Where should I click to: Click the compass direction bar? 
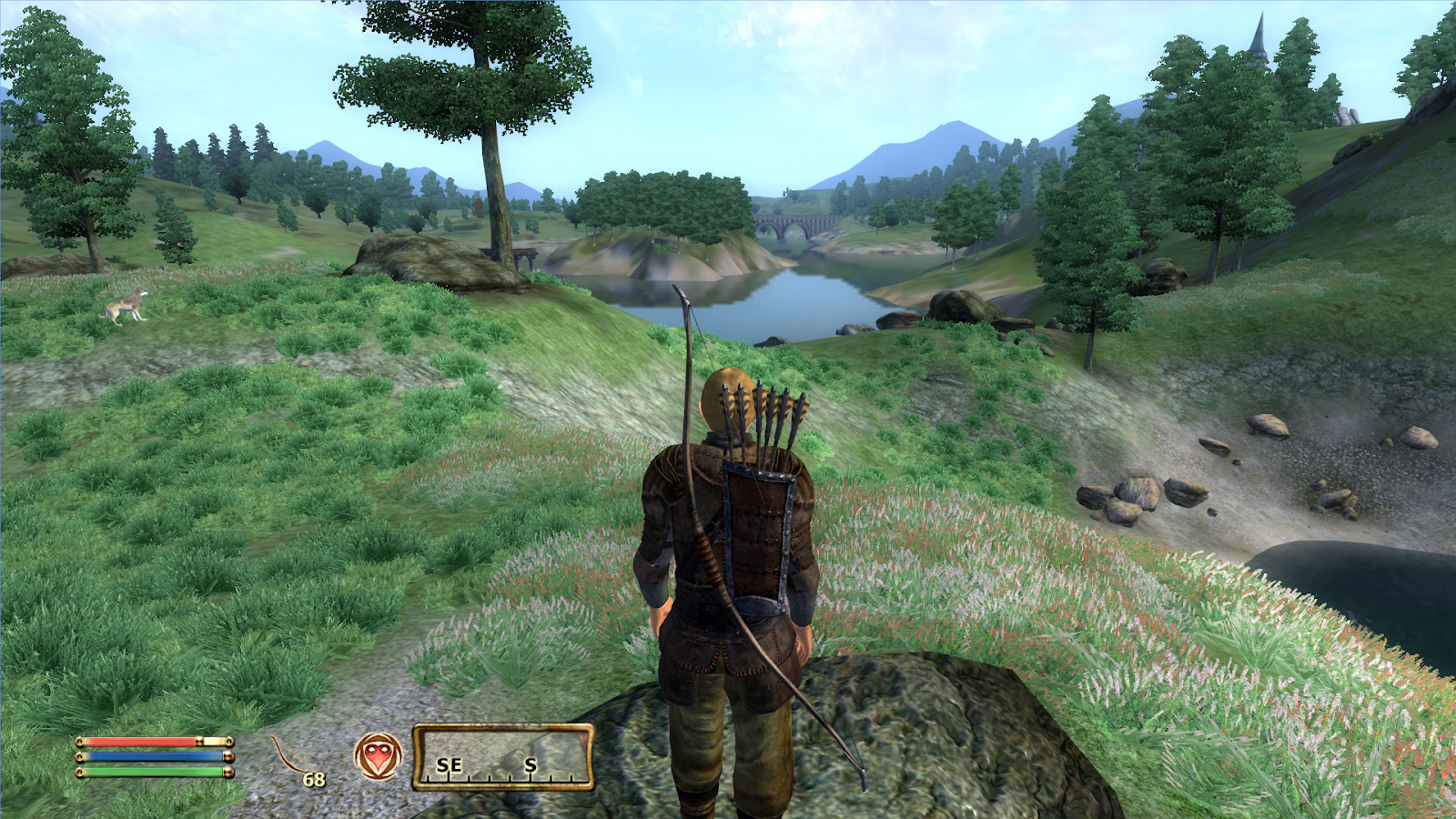click(503, 757)
